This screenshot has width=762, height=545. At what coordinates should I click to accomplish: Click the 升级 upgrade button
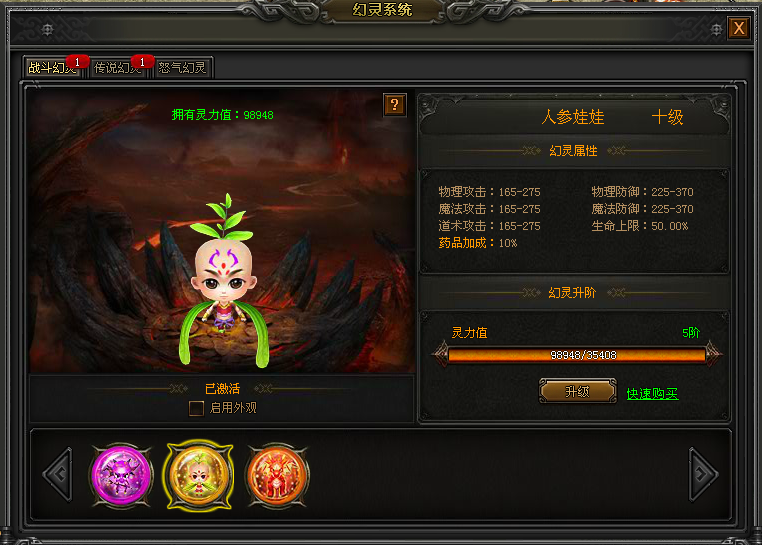pos(577,391)
